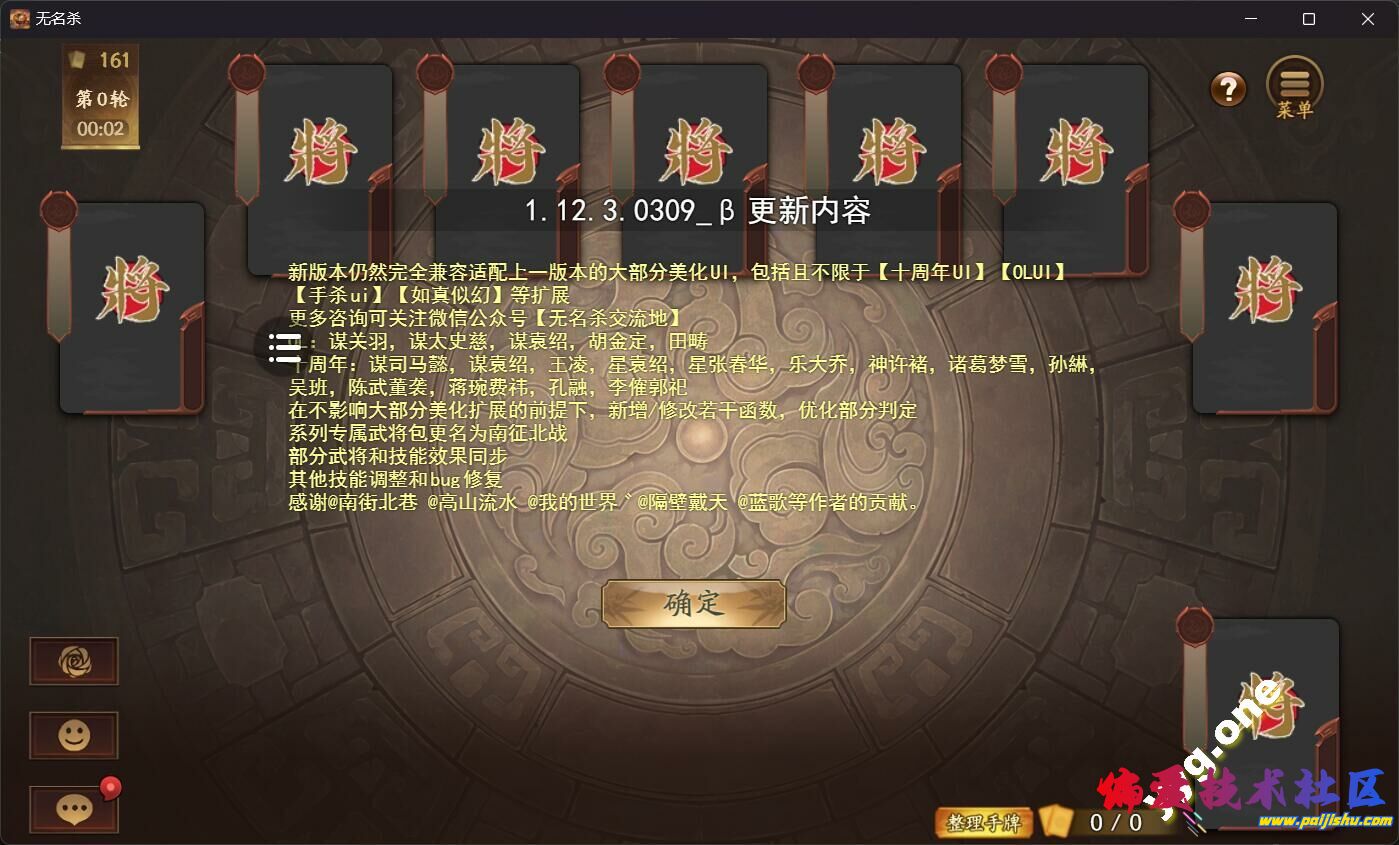Click the question mark help icon

click(x=1227, y=88)
